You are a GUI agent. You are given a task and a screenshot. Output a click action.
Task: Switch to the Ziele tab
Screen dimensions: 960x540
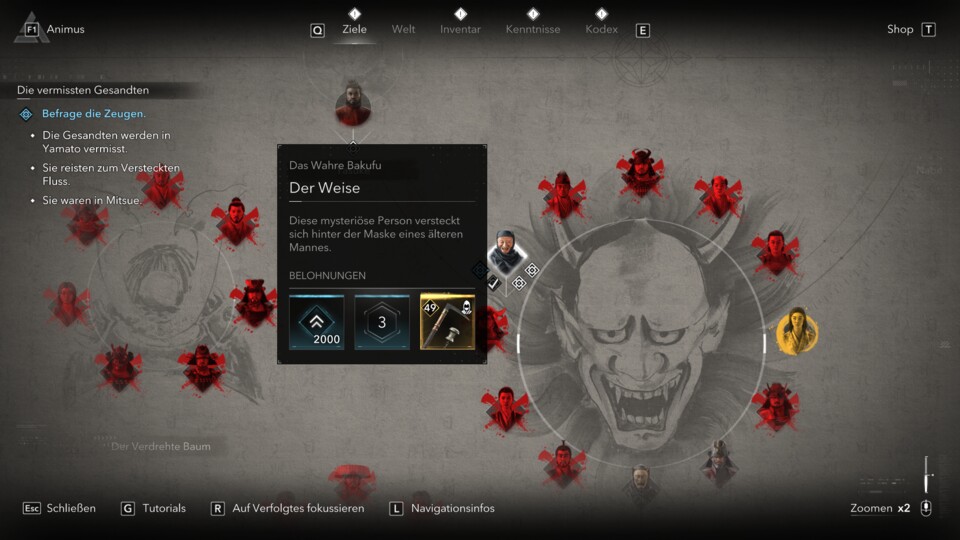[x=354, y=29]
